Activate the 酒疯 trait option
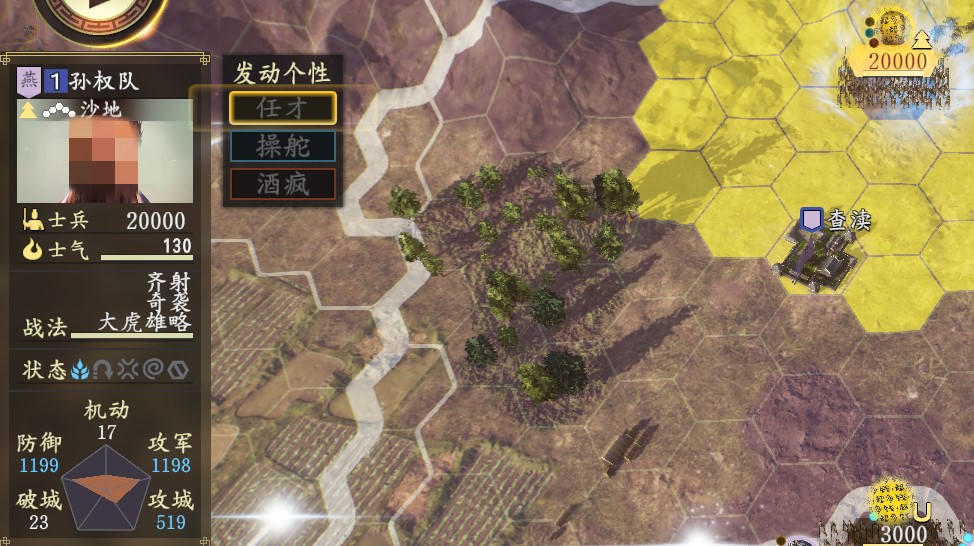 point(283,184)
